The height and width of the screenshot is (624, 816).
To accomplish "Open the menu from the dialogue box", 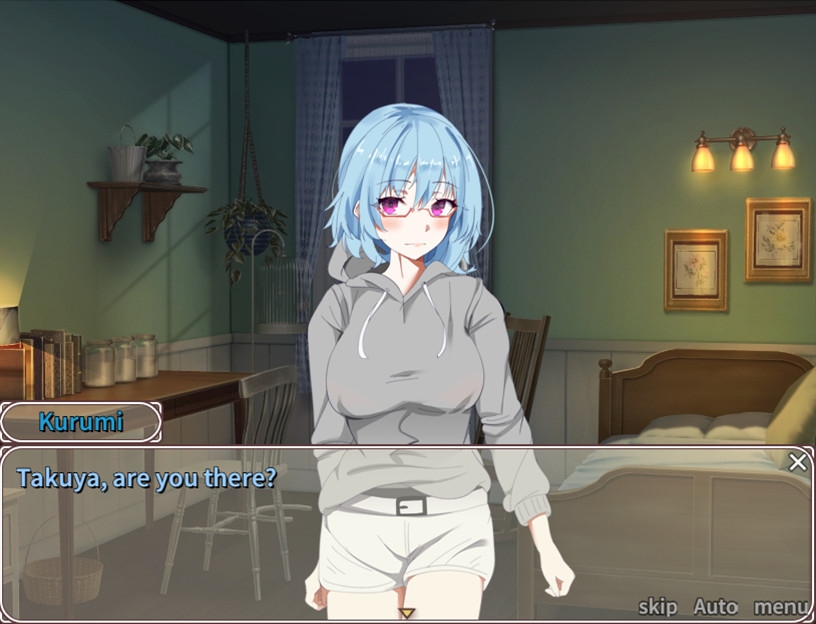I will coord(781,606).
